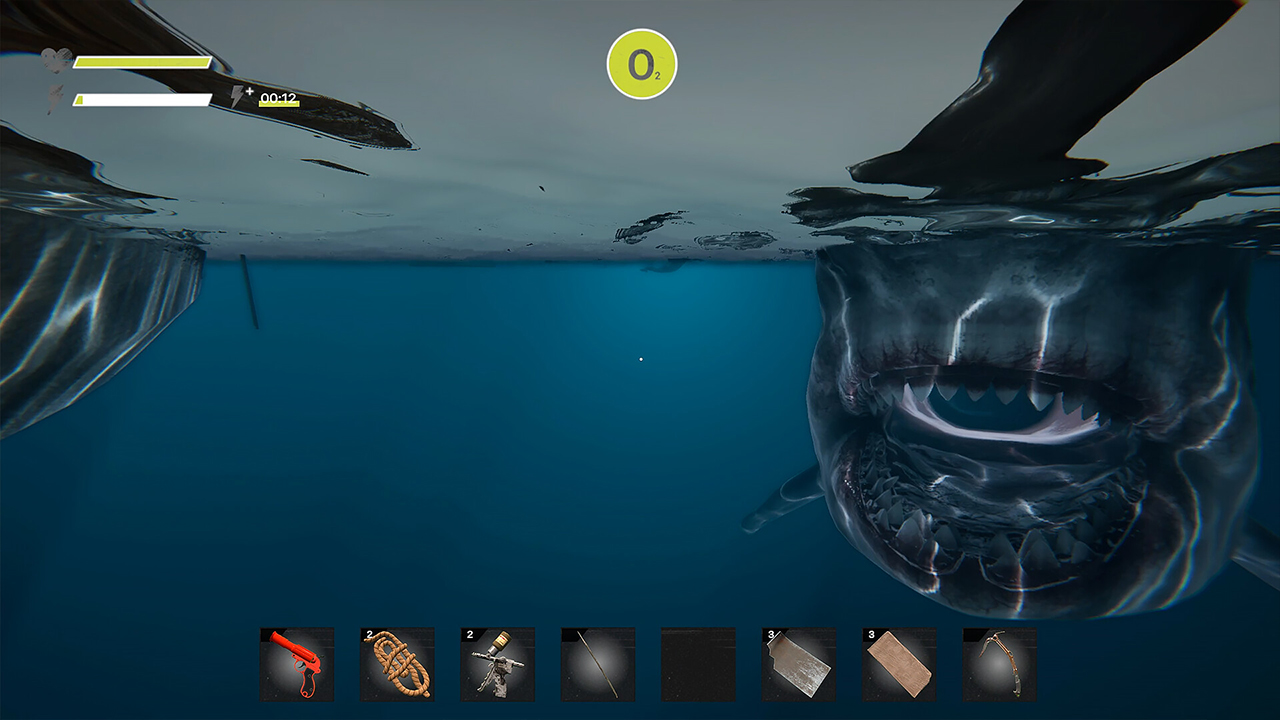Select the red flare gun in the hotbar
This screenshot has height=720, width=1280.
[x=299, y=665]
